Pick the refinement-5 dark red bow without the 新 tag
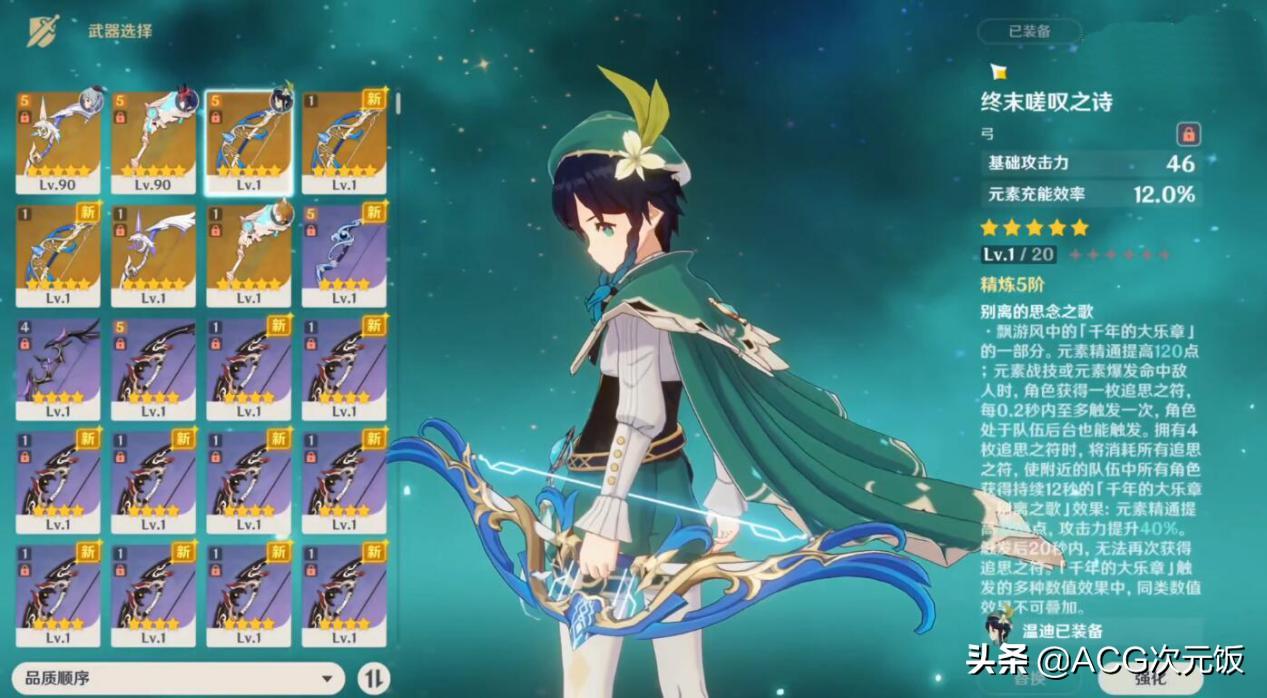This screenshot has height=698, width=1267. point(153,368)
